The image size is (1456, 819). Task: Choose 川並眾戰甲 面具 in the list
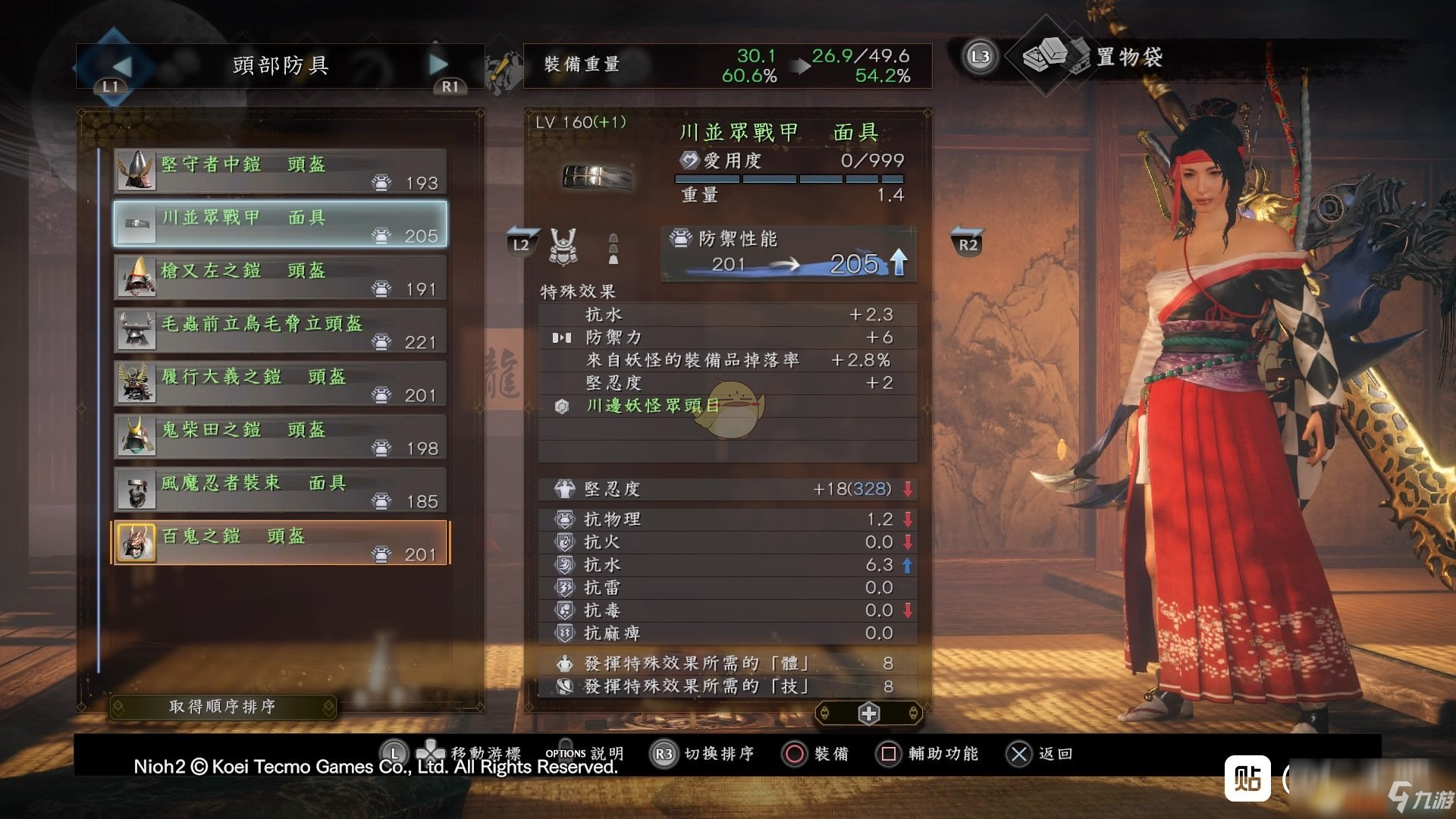pyautogui.click(x=280, y=224)
